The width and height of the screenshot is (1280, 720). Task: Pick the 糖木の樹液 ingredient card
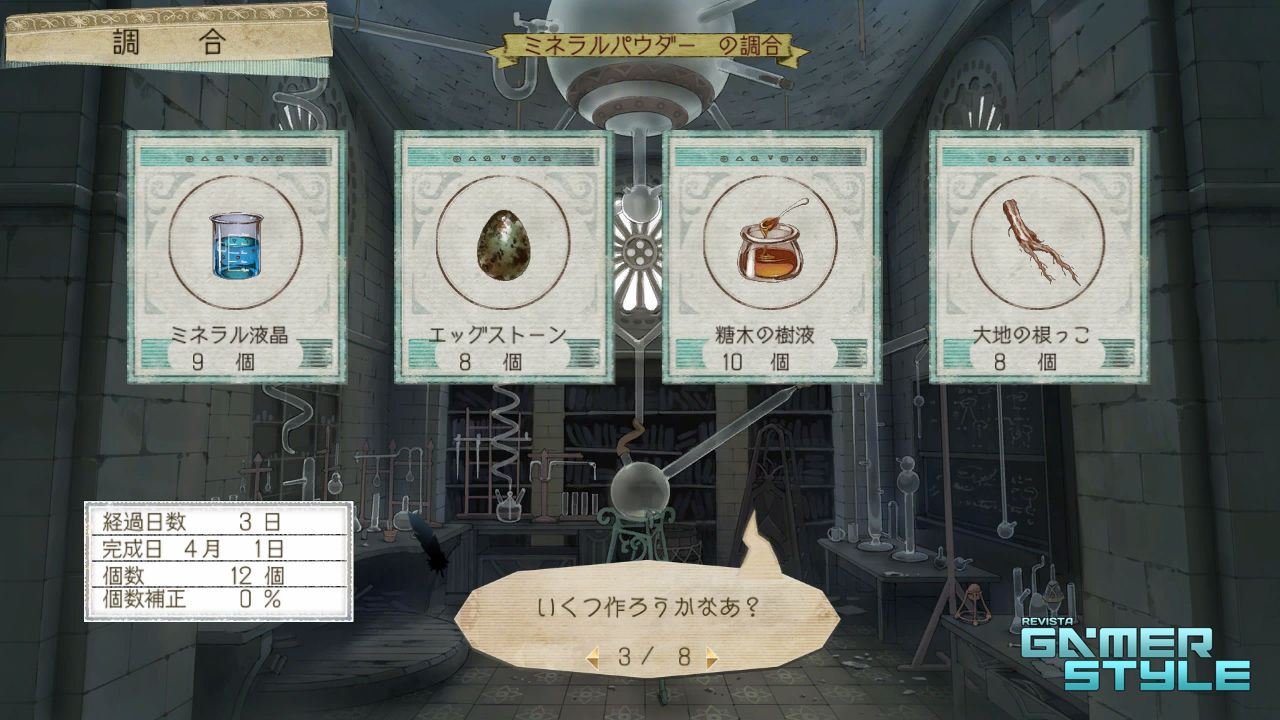(x=771, y=257)
